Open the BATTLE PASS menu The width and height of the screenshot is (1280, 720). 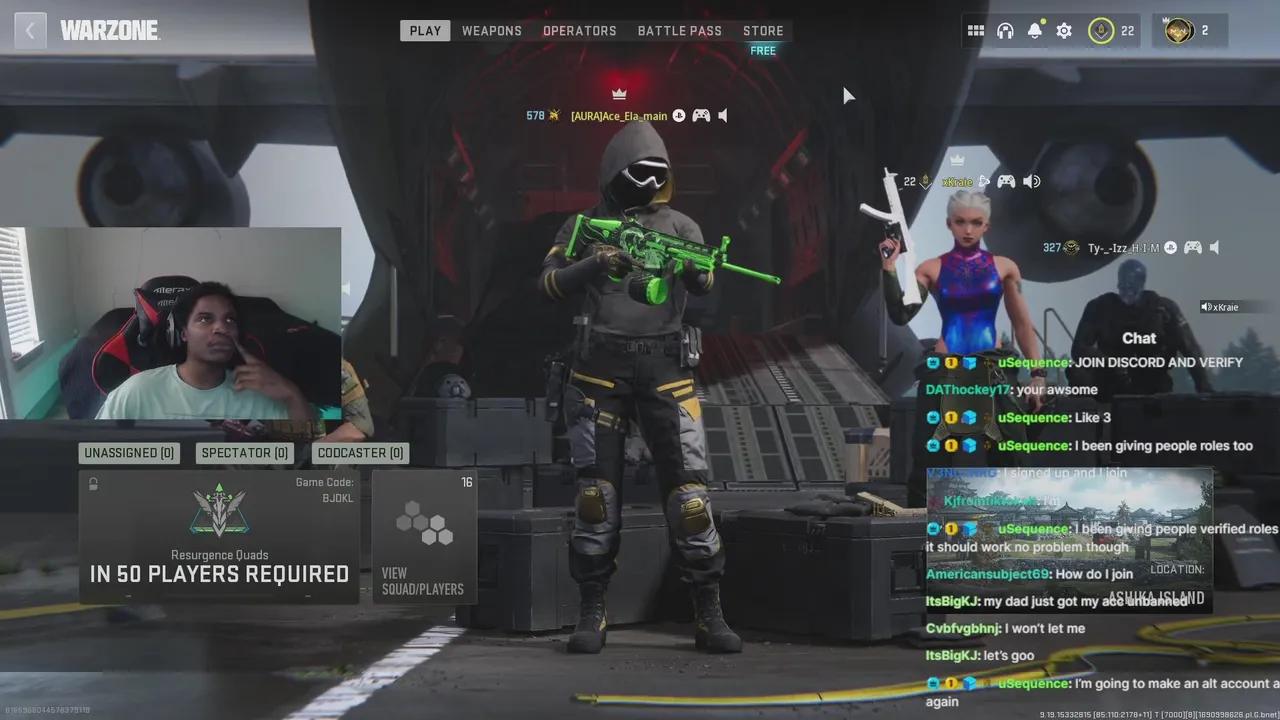point(679,30)
